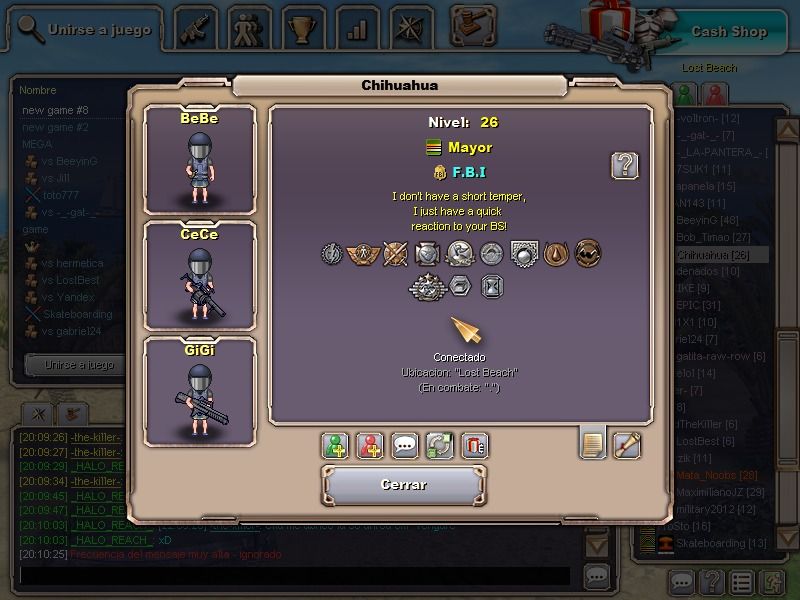This screenshot has width=800, height=600.
Task: Open the trophy tab in the top bar
Action: tap(299, 28)
